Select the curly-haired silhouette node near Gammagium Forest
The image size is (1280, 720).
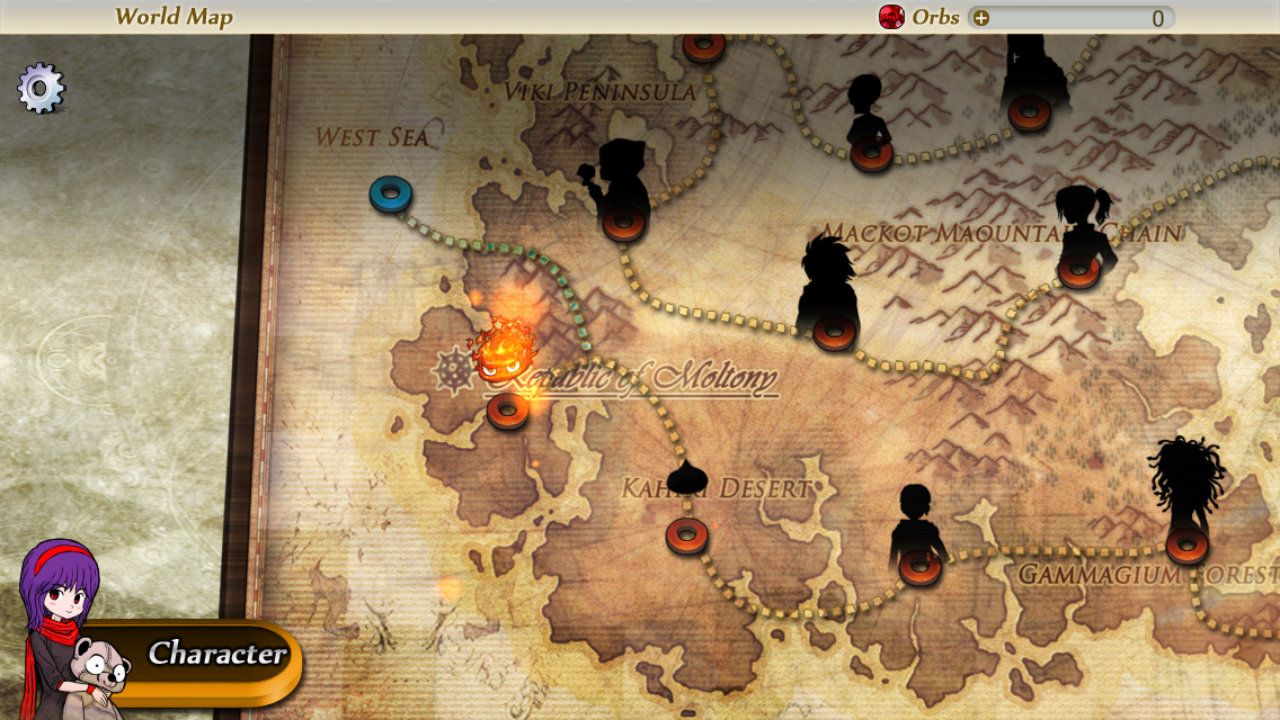coord(1187,544)
